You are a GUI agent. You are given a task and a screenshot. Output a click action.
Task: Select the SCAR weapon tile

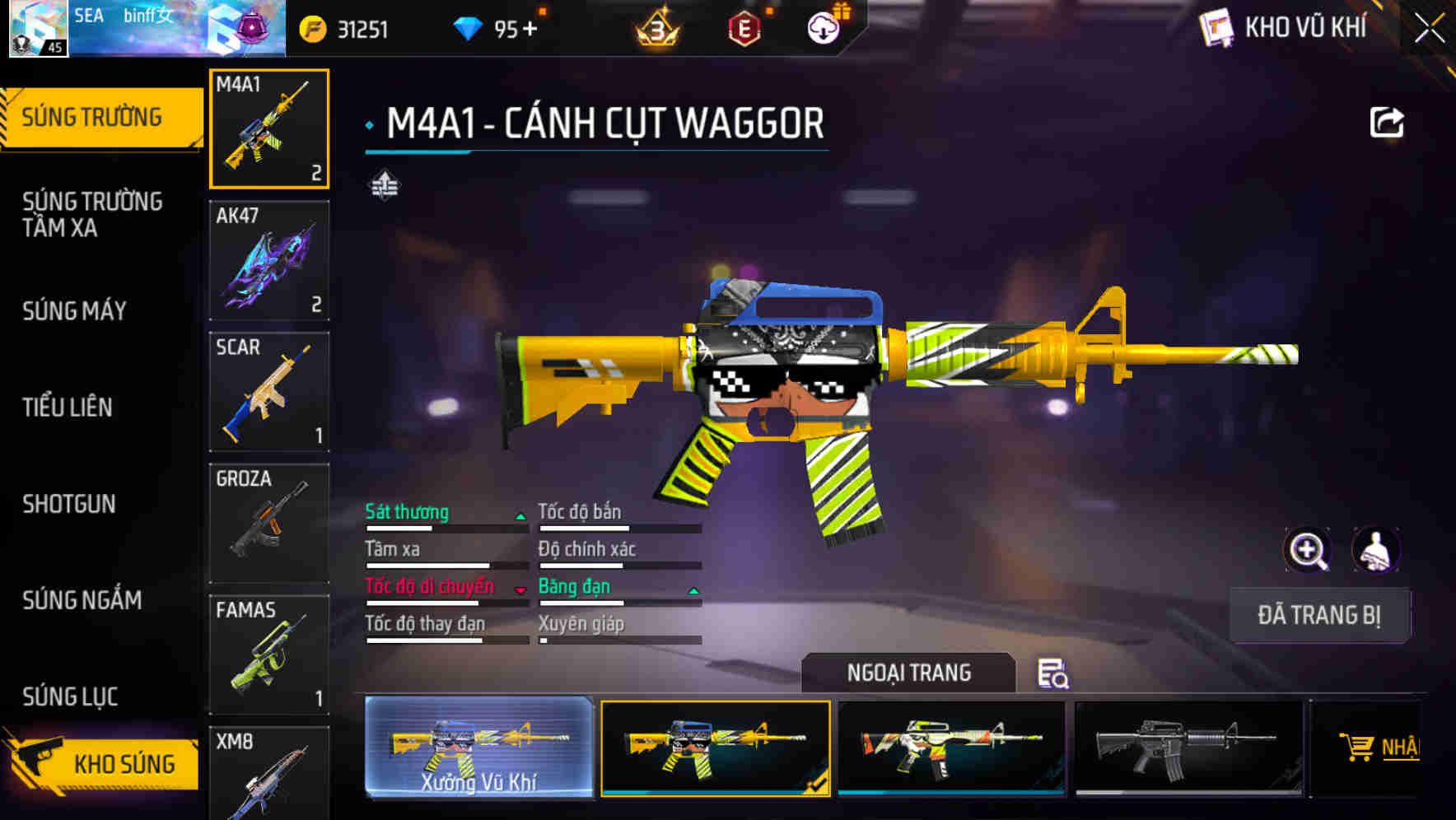pos(269,392)
